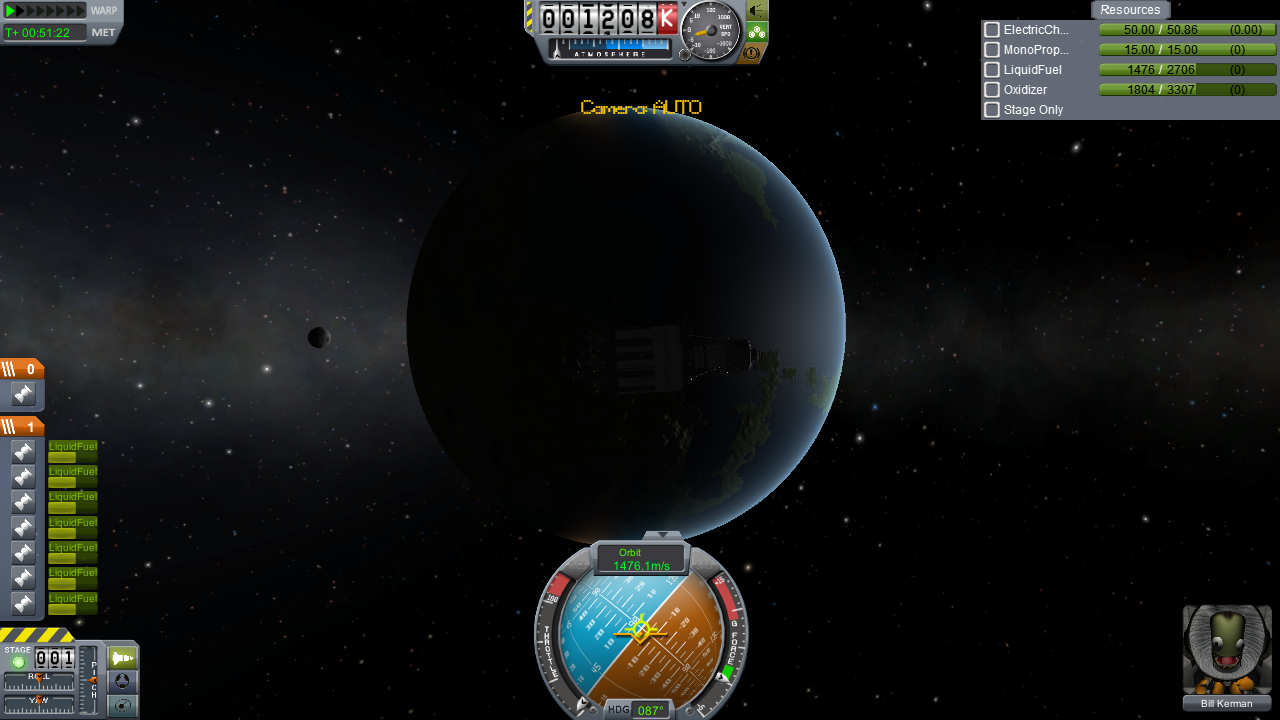Check the LiquidFuel resource box
Viewport: 1280px width, 720px height.
(x=992, y=70)
